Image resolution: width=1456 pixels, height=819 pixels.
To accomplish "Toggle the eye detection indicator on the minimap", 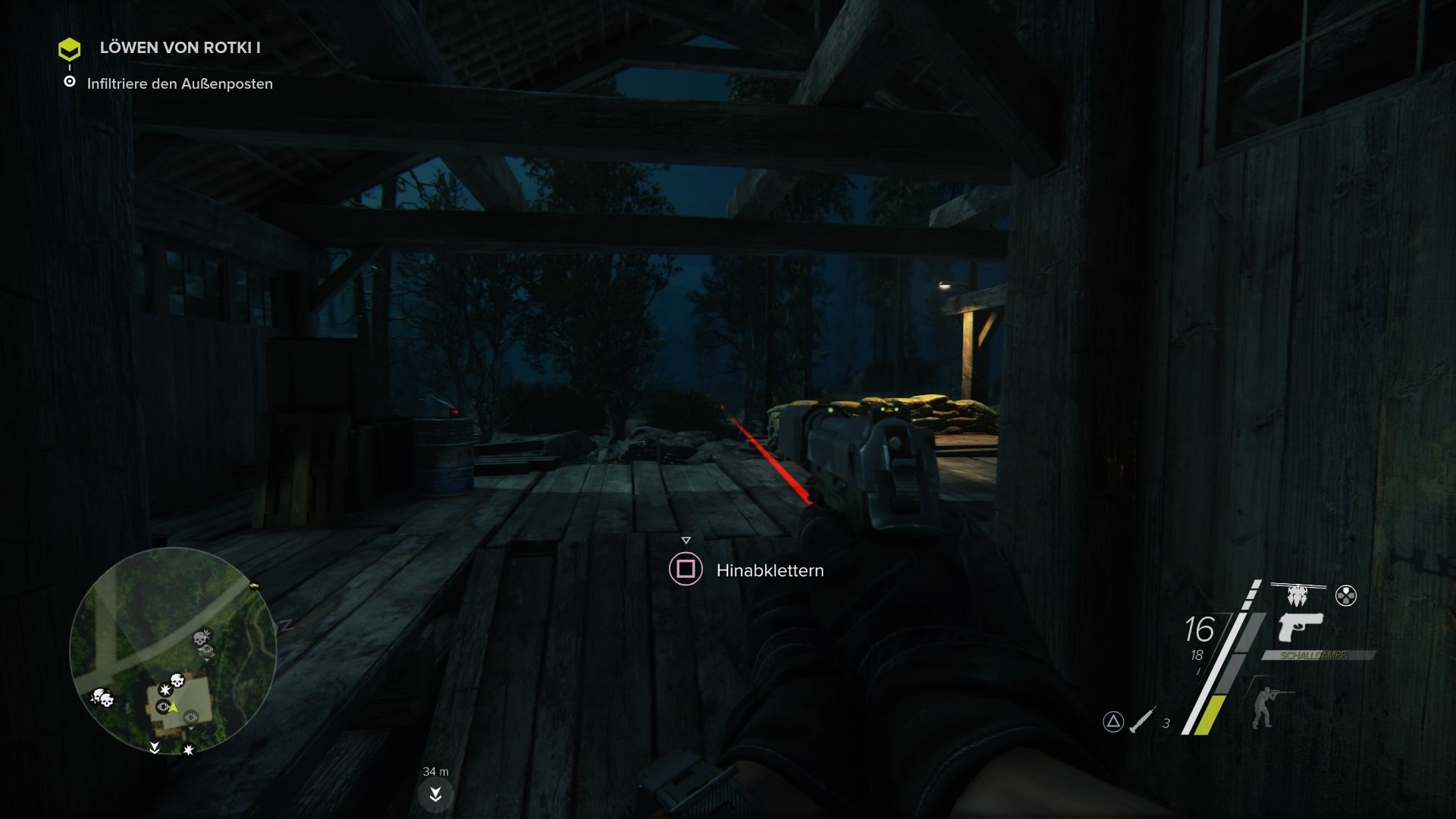I will (163, 706).
